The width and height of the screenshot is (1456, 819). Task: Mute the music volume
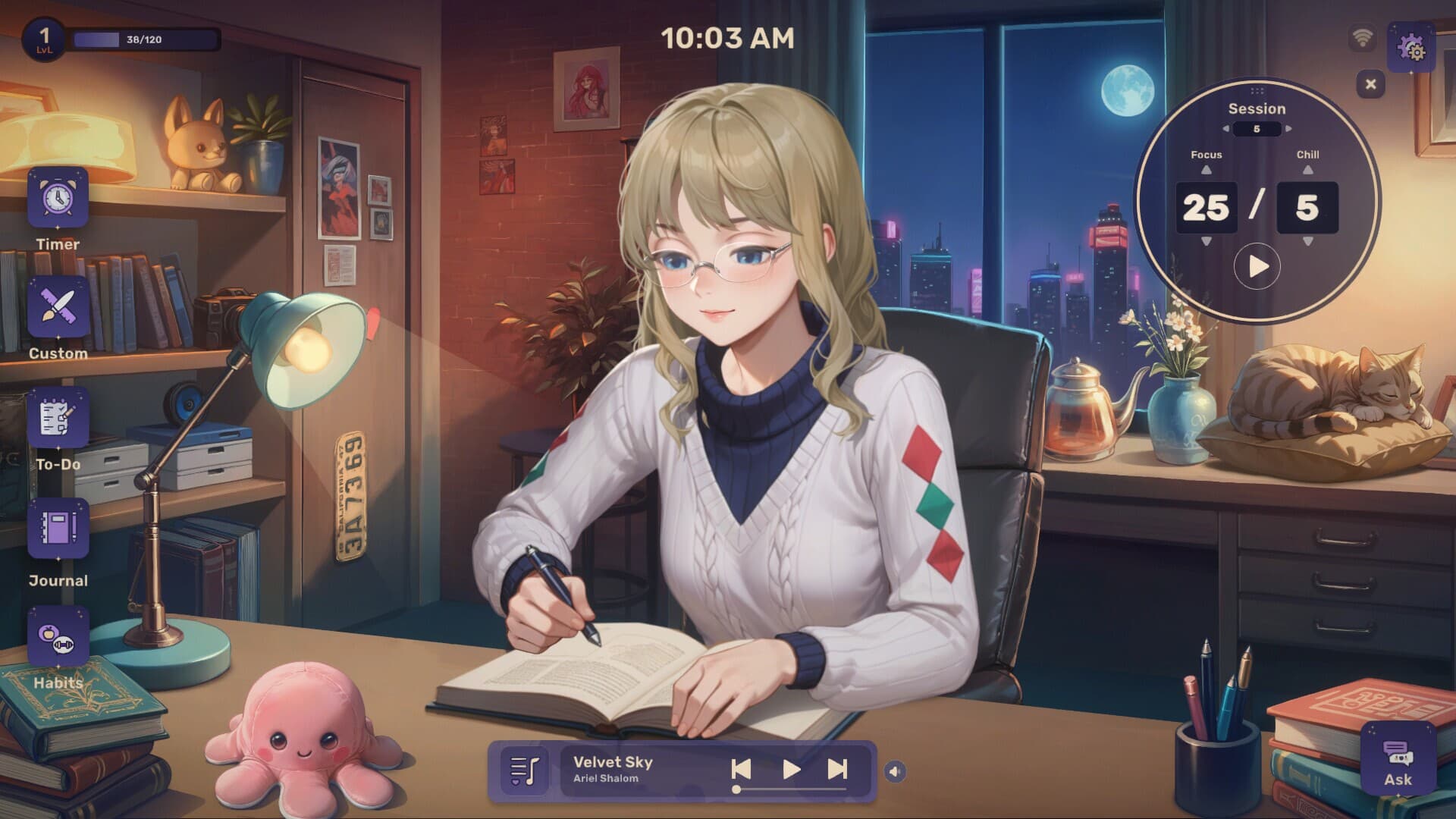pyautogui.click(x=896, y=769)
